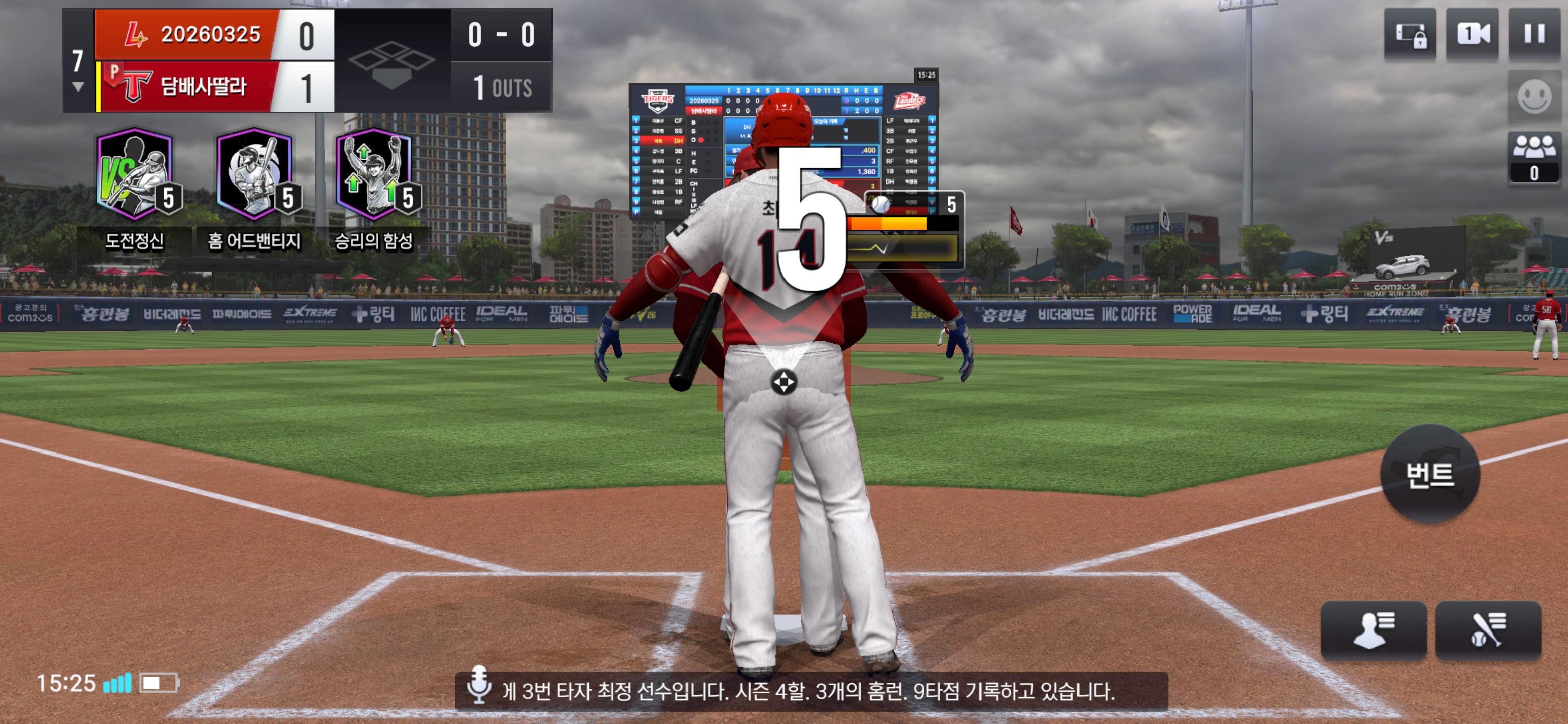Tap the 번트 bunt button
This screenshot has height=724, width=1568.
click(x=1430, y=474)
